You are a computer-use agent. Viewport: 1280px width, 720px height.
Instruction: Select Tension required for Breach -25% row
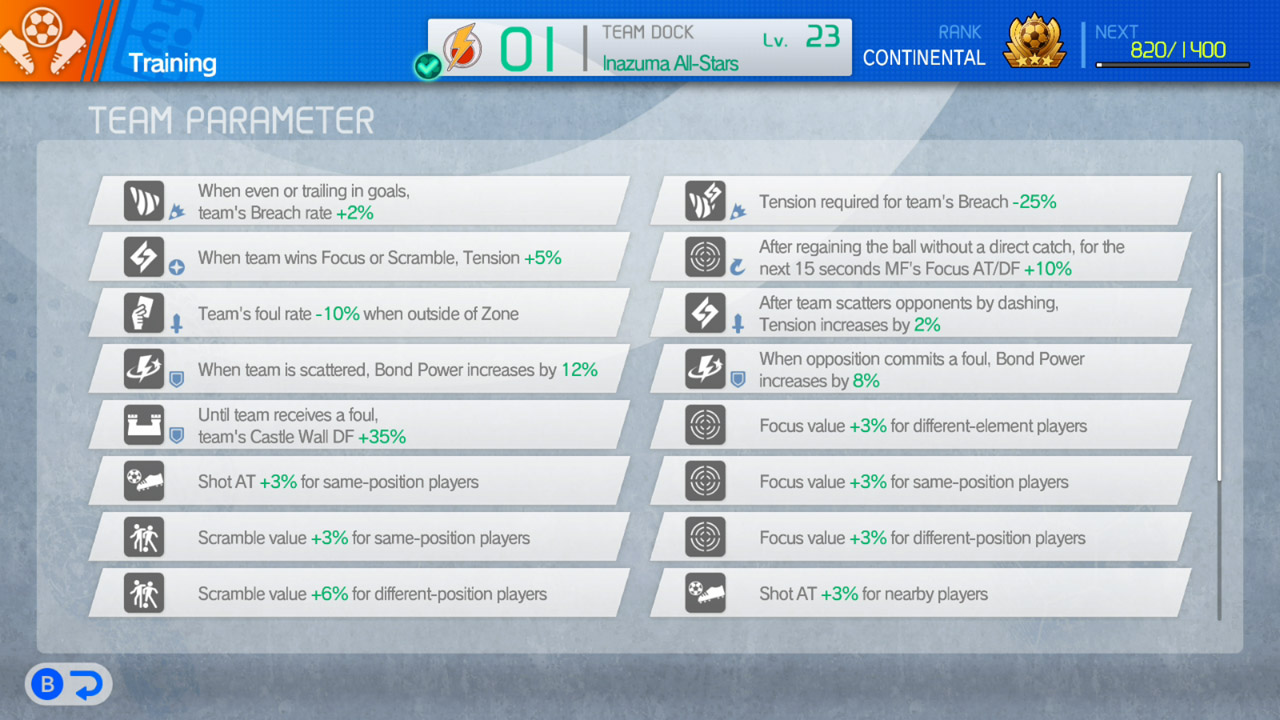click(920, 201)
